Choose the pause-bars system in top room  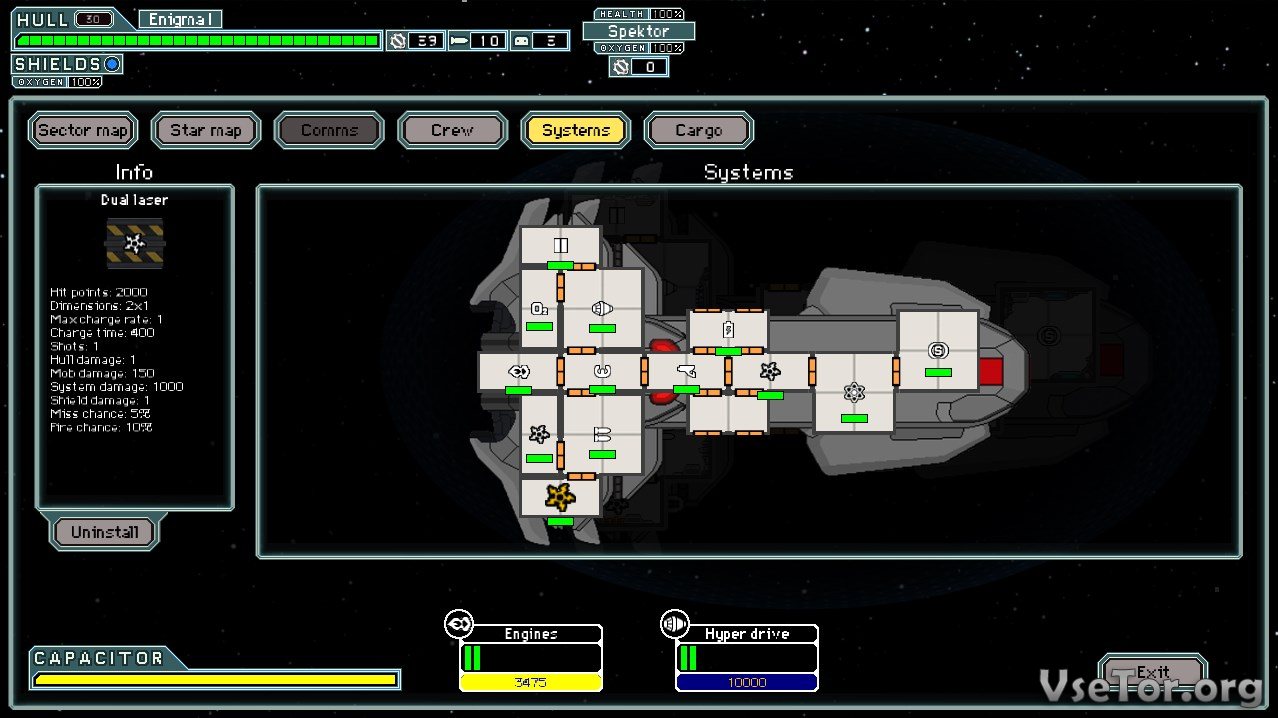point(560,245)
